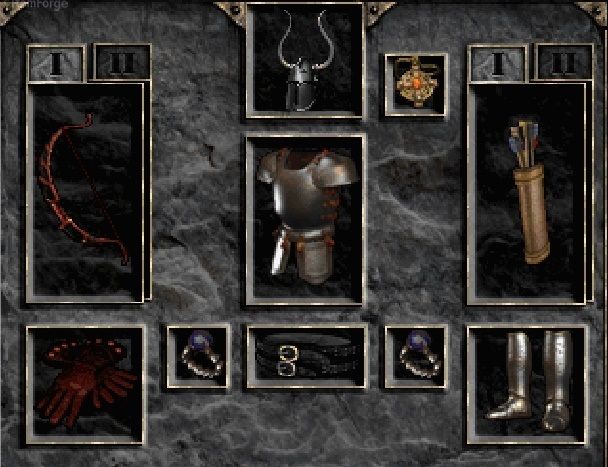
Task: Switch to weapon tab II above the bow
Action: pos(121,63)
